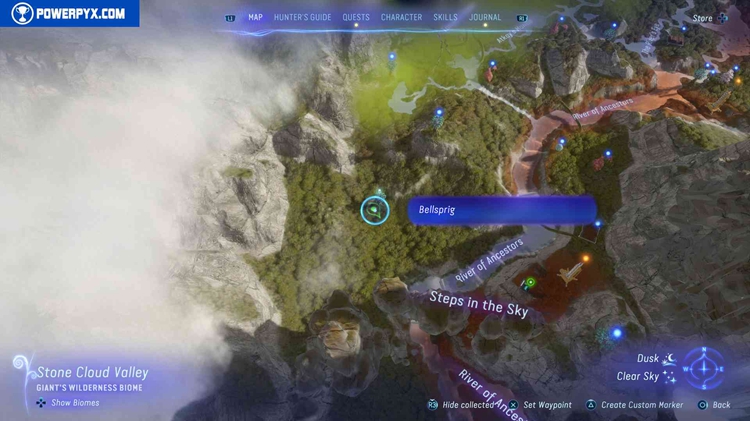Click the compass rose in the corner
This screenshot has width=750, height=421.
[x=704, y=367]
